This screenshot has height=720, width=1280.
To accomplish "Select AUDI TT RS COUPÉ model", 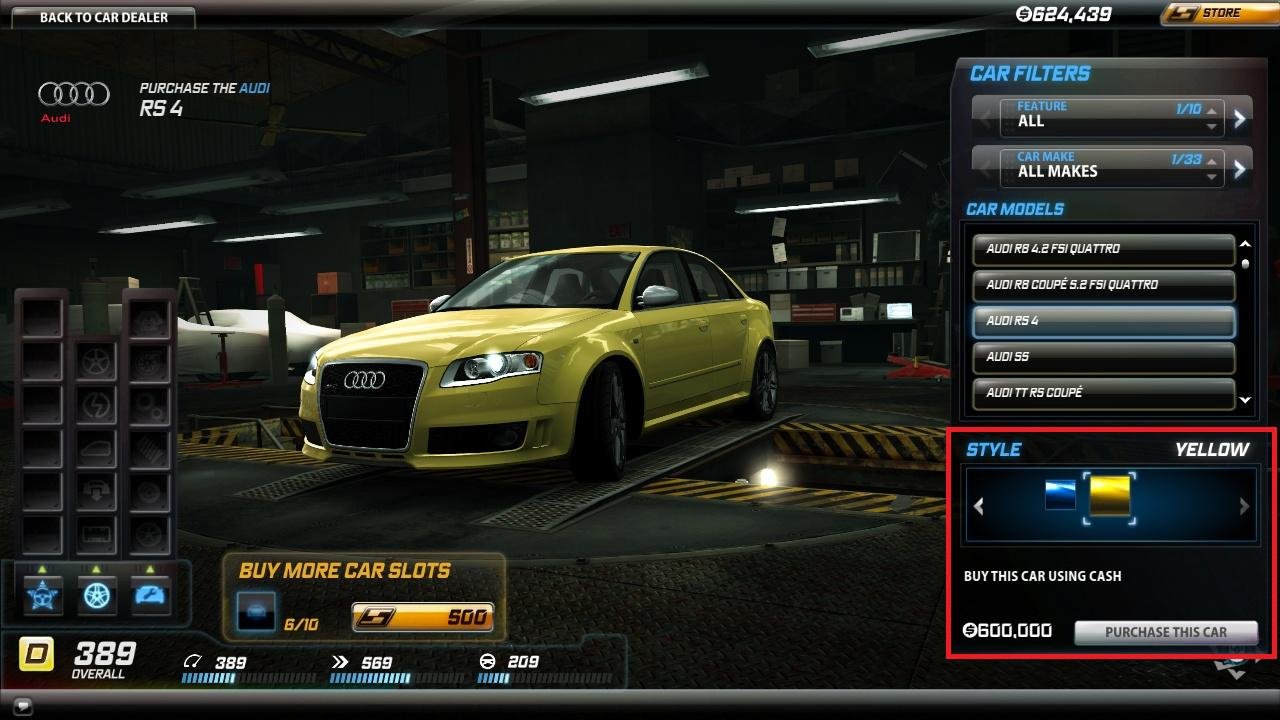I will [1103, 393].
